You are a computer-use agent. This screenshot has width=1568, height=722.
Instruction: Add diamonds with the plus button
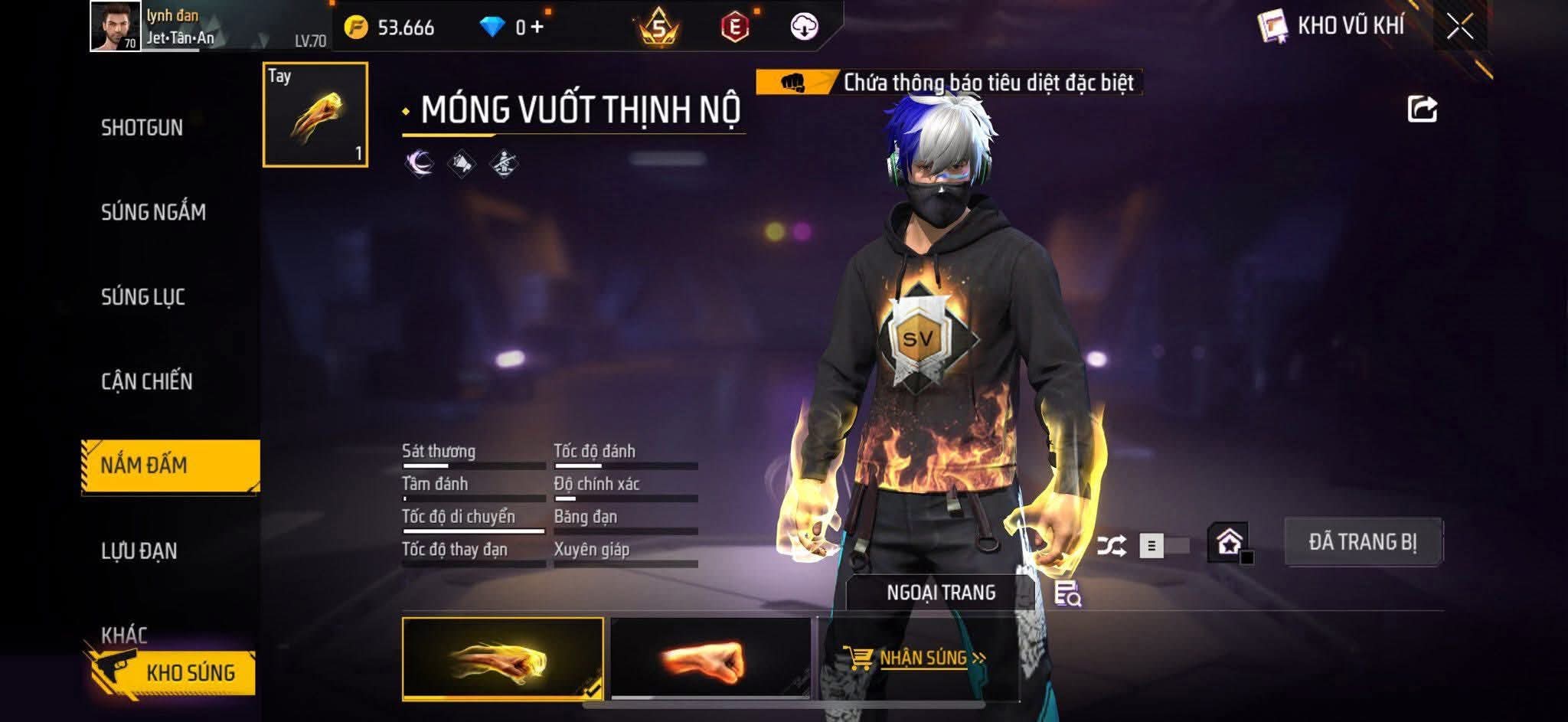pos(537,28)
